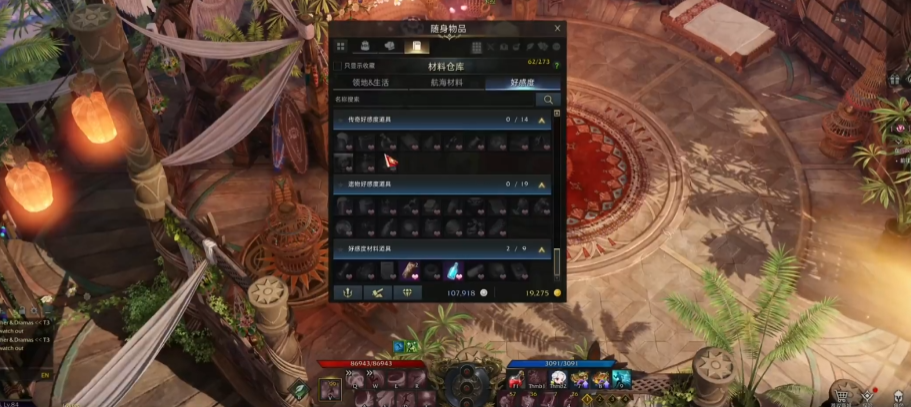Select the 好感度 rapport tab
Screen dimensions: 911x407
click(522, 83)
